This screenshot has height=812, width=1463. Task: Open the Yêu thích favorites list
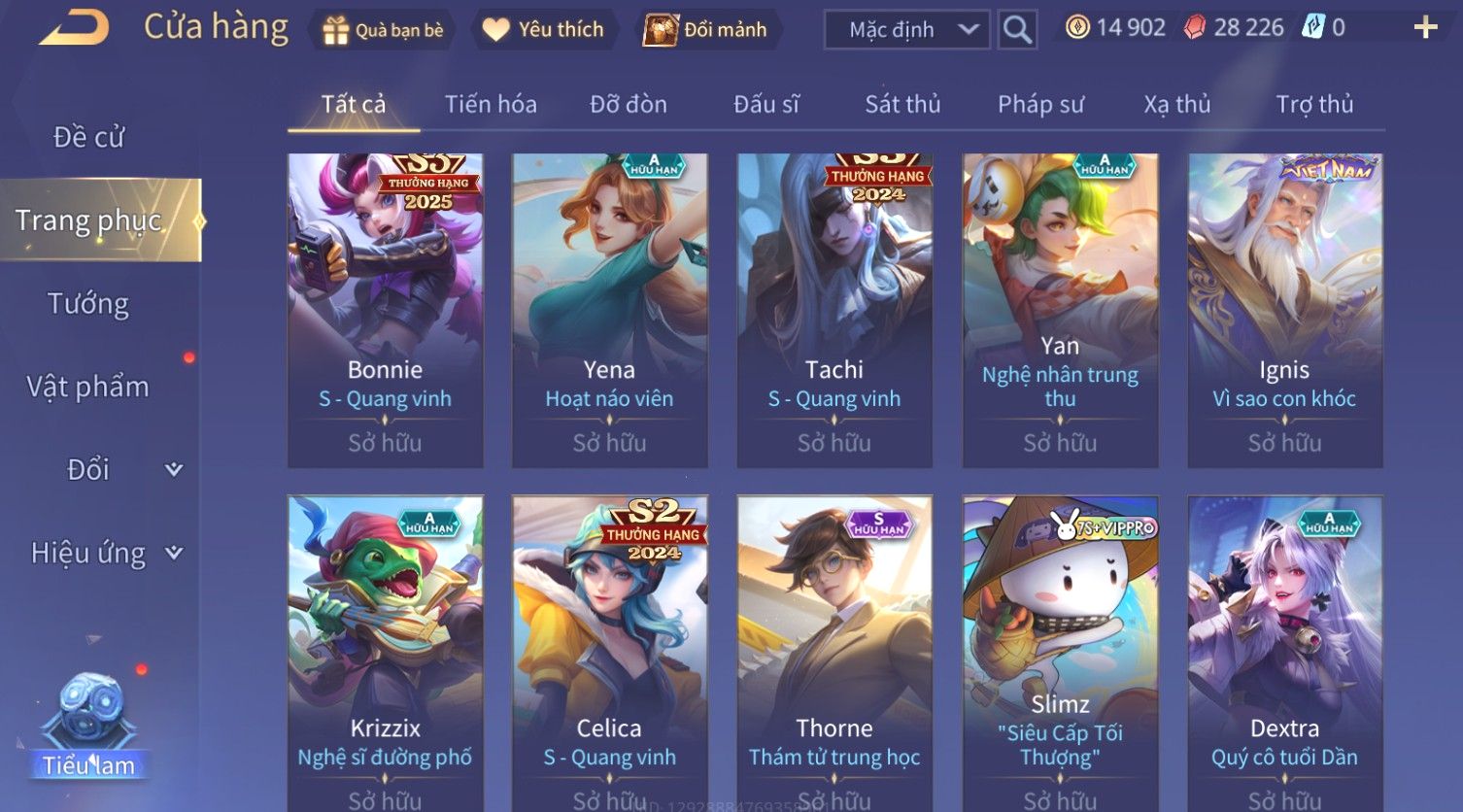[x=544, y=30]
